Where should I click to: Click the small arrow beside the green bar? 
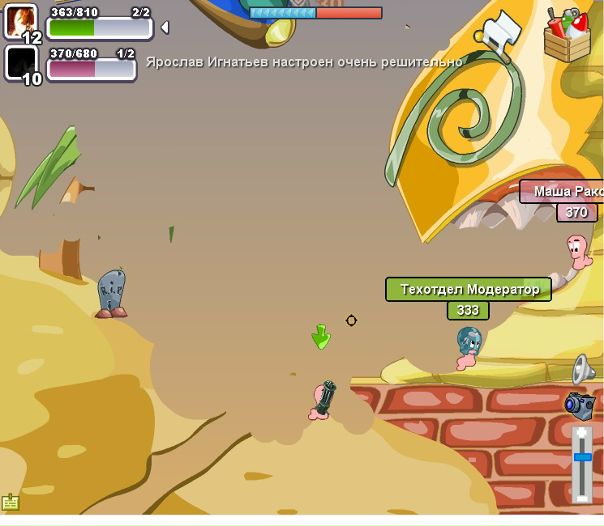[164, 27]
